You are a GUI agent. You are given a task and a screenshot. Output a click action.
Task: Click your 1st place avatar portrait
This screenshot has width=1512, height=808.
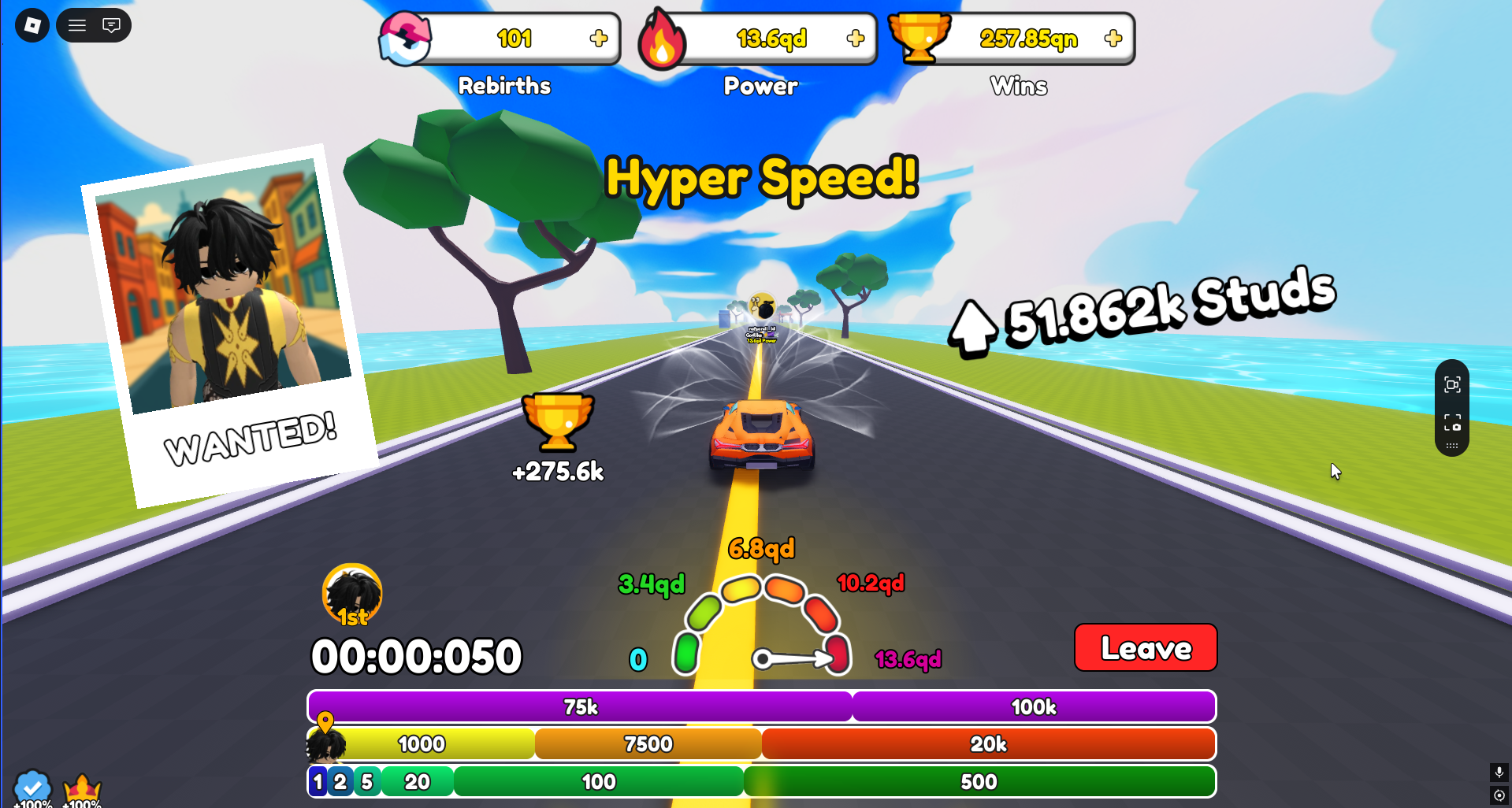coord(351,593)
